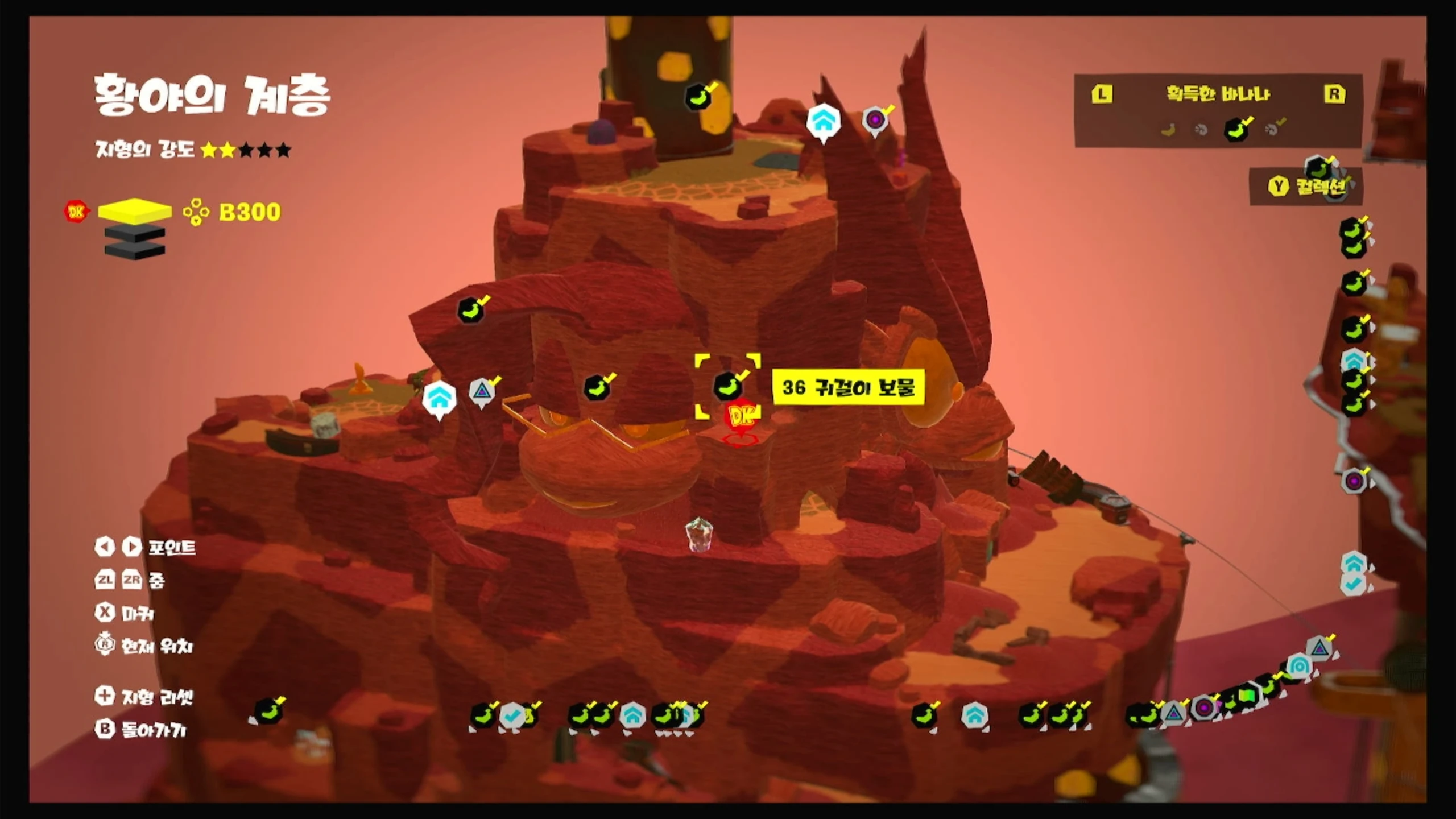The image size is (1456, 819).
Task: Choose the uncollected banana filter icon
Action: [x=1168, y=130]
